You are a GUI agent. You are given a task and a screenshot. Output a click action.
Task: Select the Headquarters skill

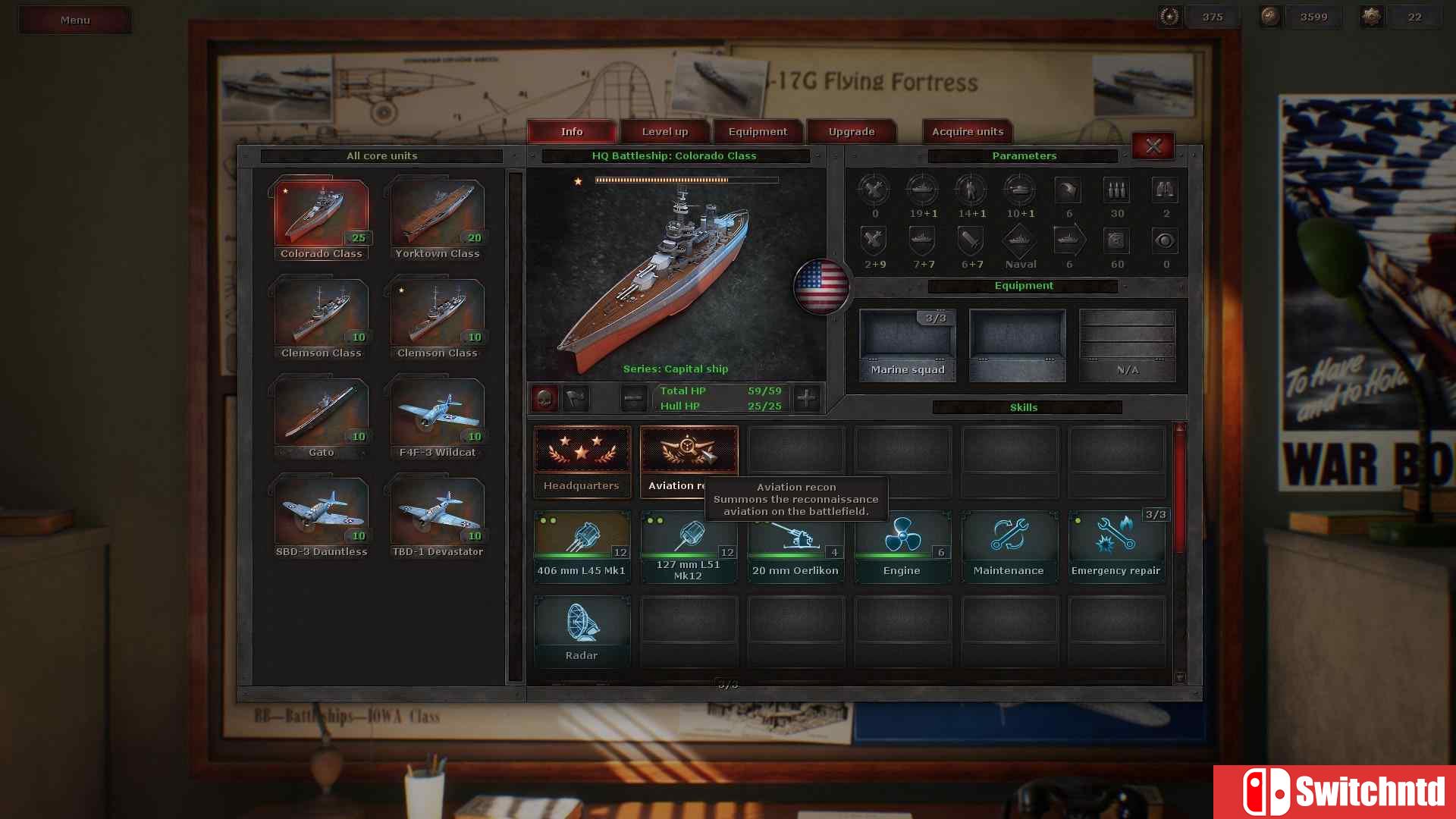tap(582, 460)
